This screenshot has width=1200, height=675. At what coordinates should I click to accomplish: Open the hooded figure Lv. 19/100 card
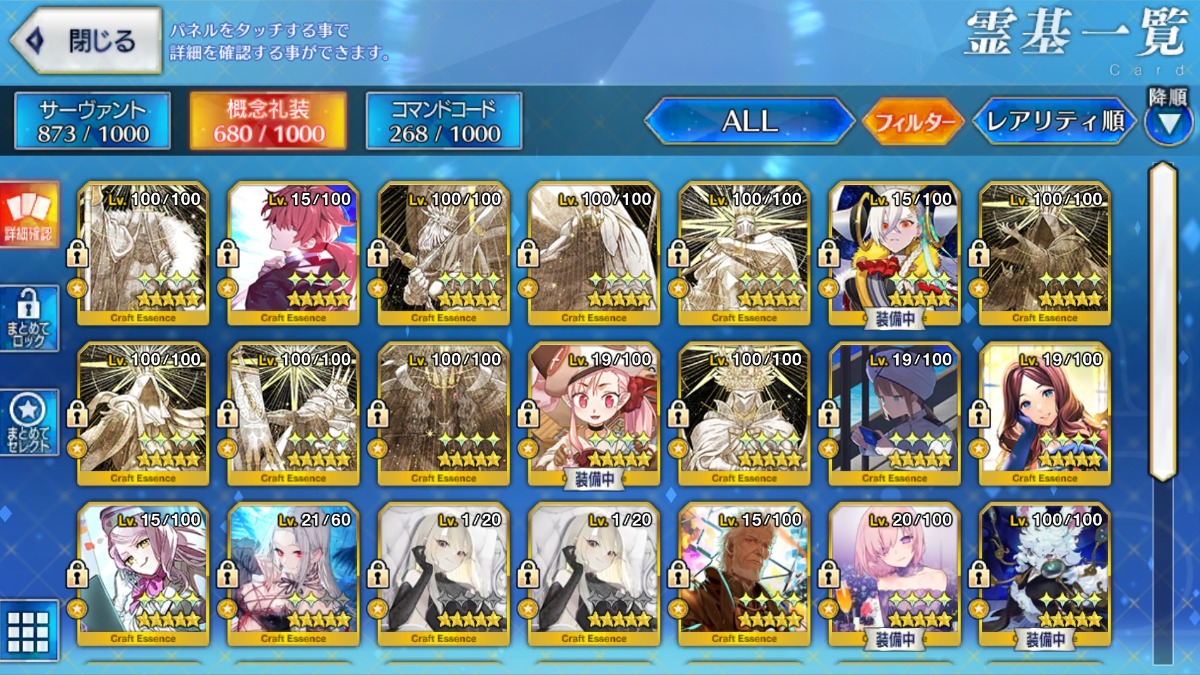(894, 412)
